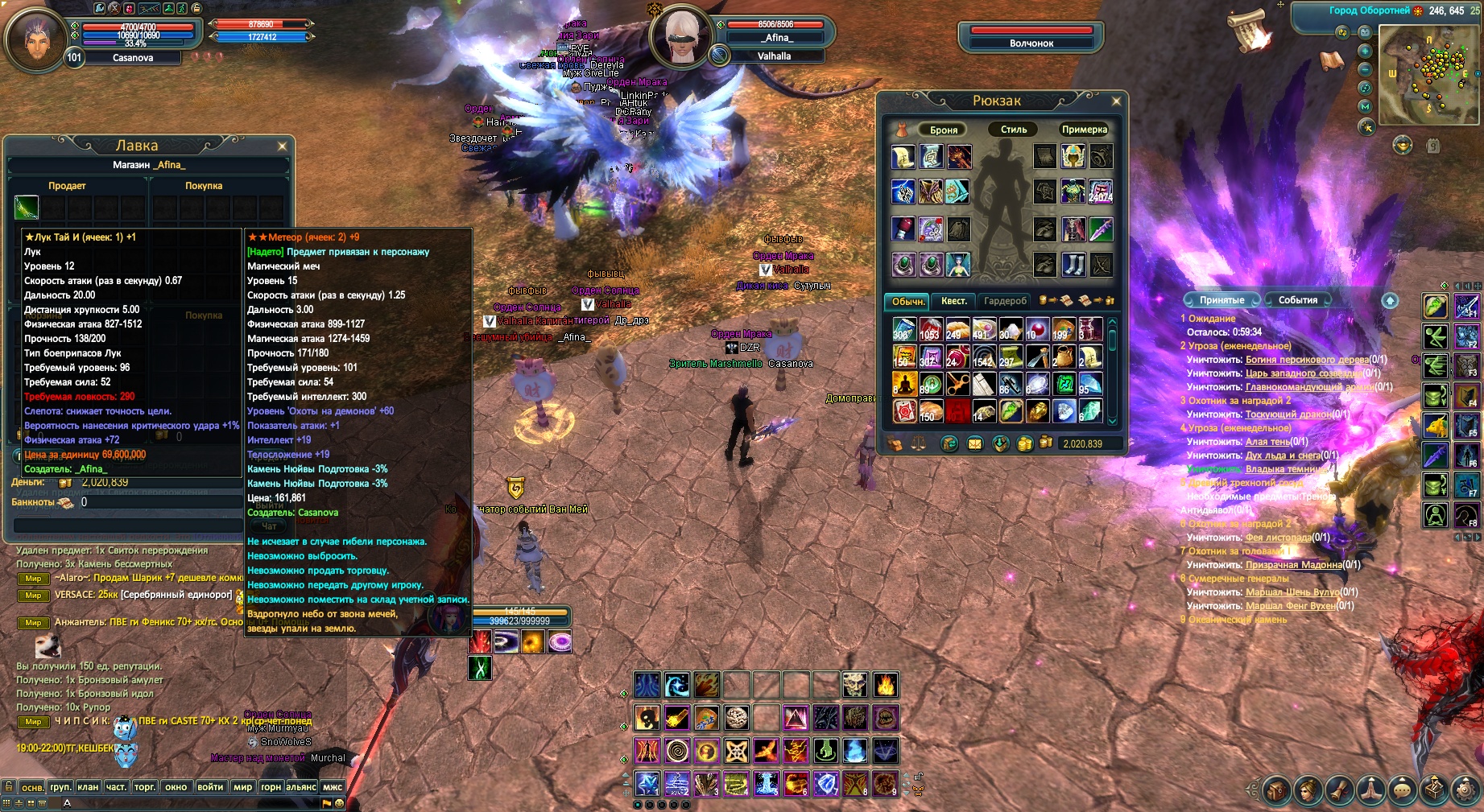Switch chat to the торг. trade channel
This screenshot has height=812, width=1484.
pos(145,787)
